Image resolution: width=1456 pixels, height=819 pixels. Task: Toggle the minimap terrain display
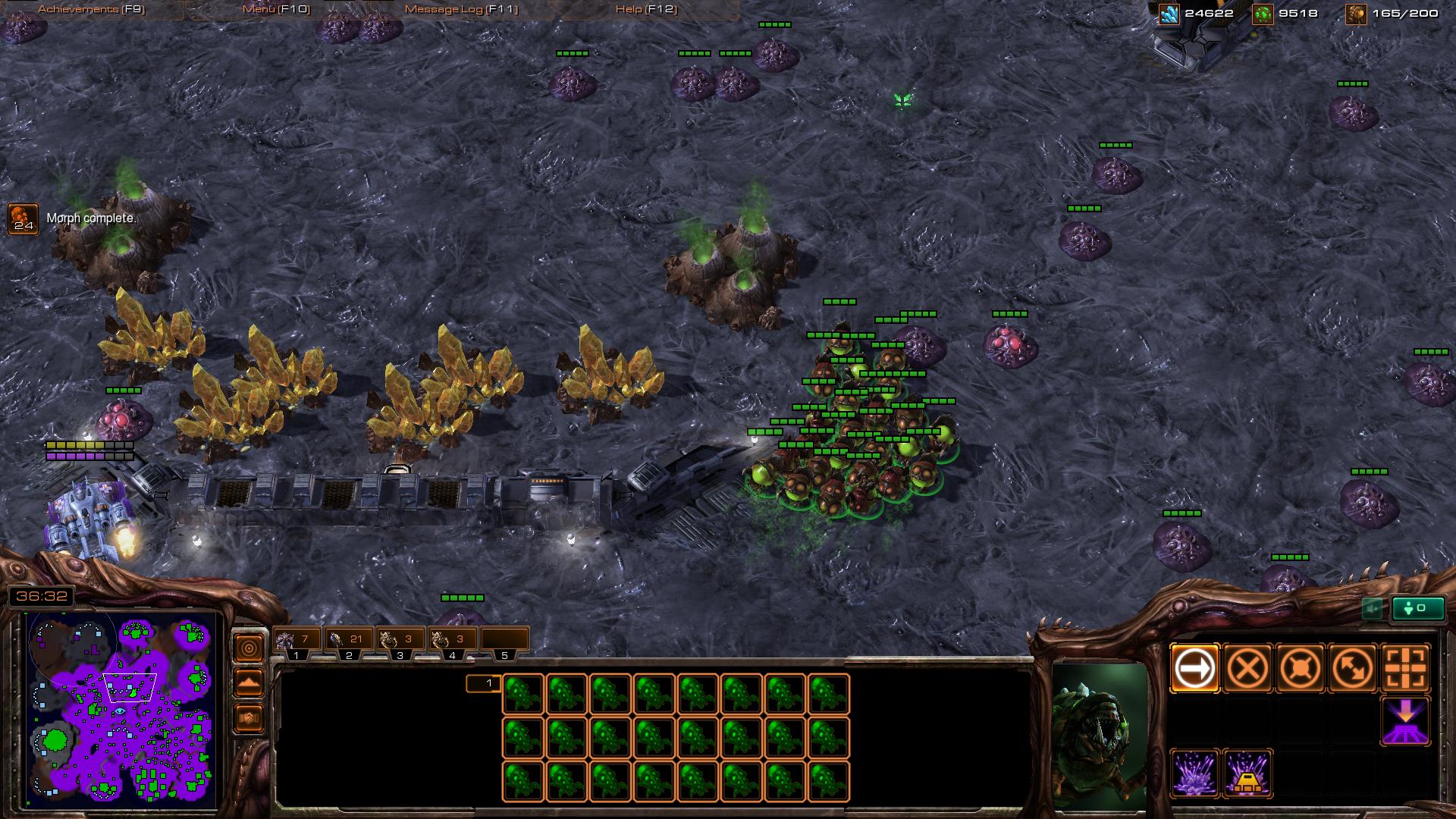(249, 682)
